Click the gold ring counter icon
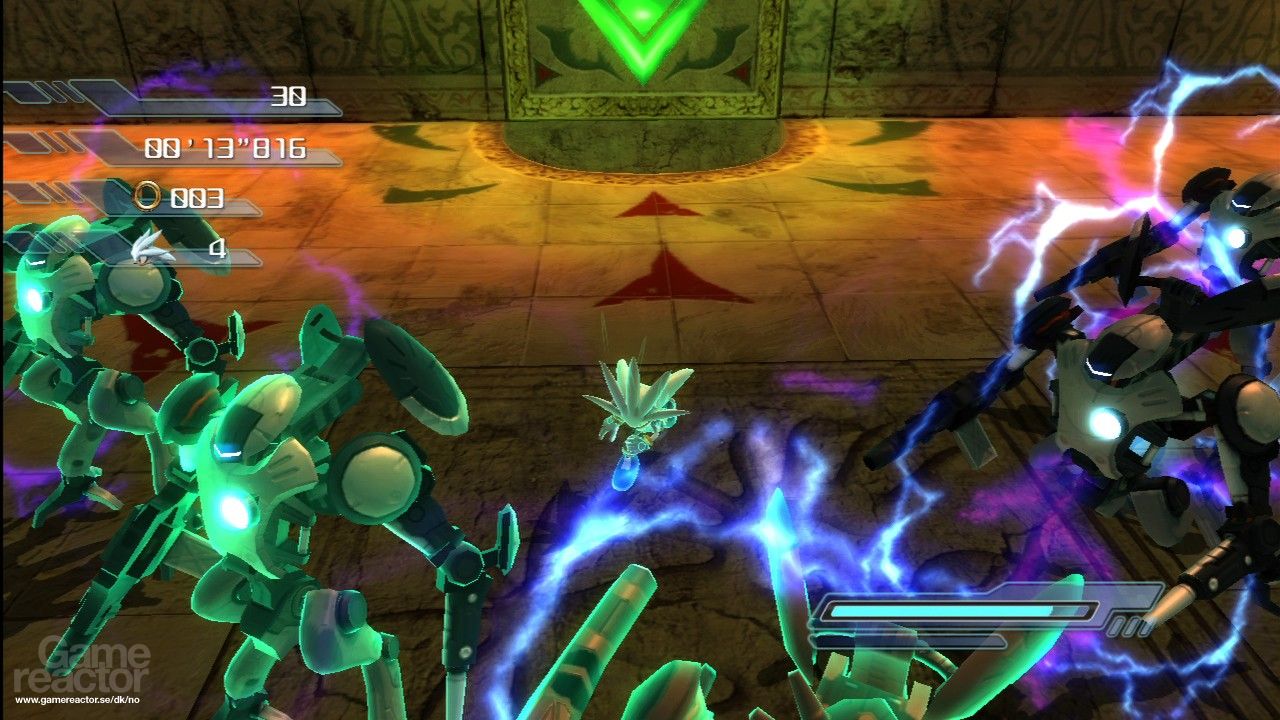This screenshot has height=720, width=1280. [x=148, y=195]
